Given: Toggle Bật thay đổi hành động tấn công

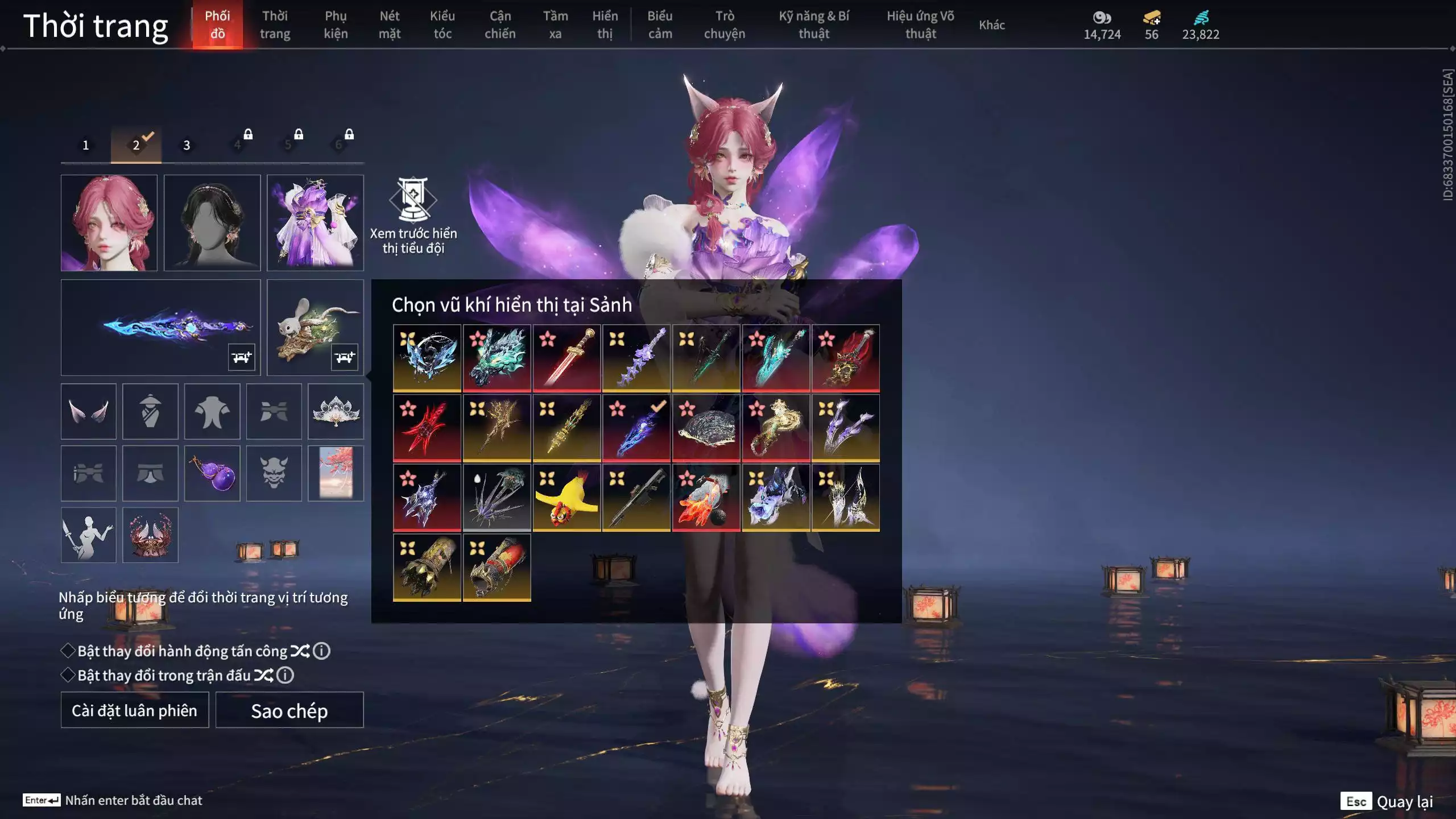Looking at the screenshot, I should click(68, 651).
